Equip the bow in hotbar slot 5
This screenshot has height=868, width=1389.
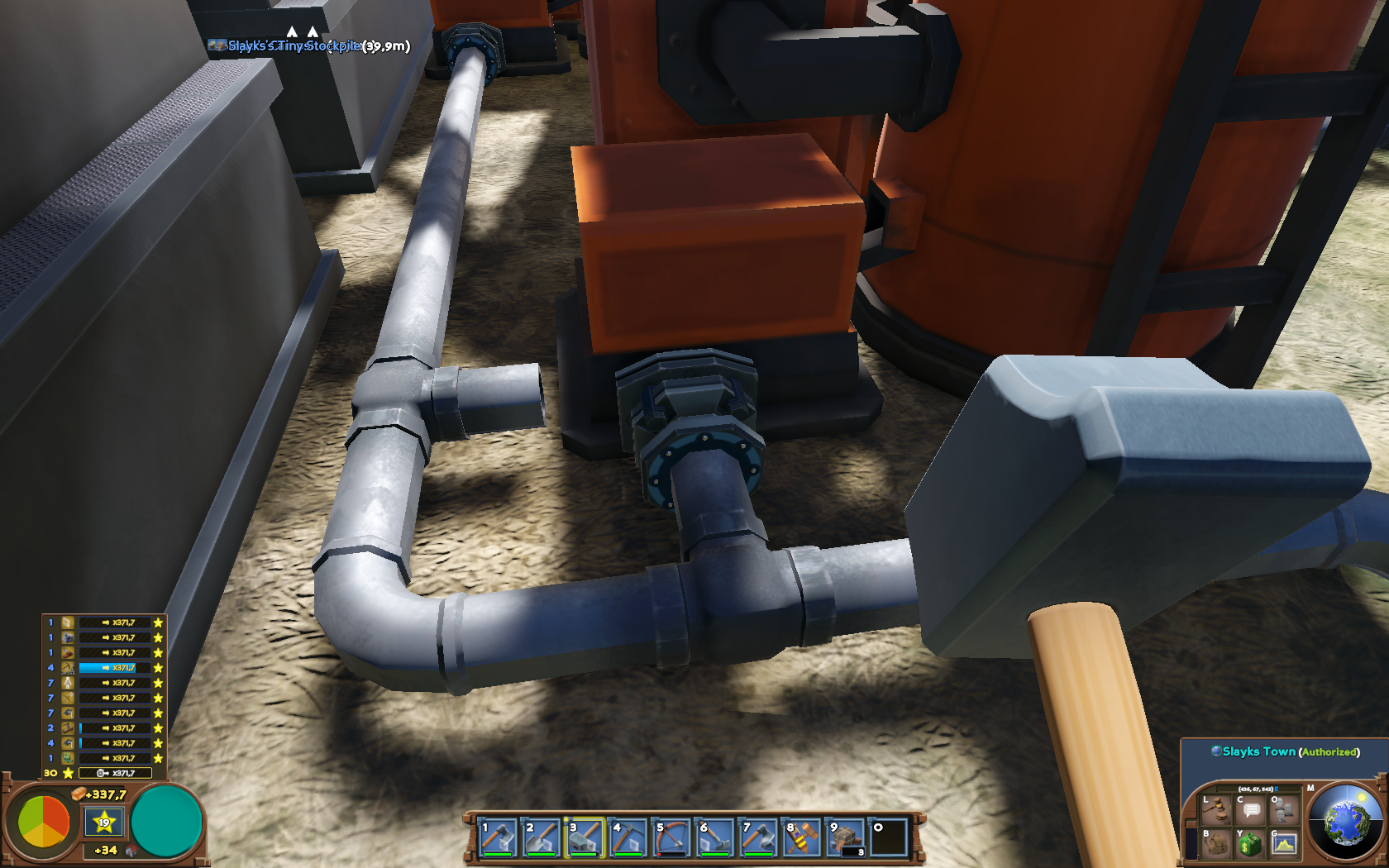click(x=671, y=837)
